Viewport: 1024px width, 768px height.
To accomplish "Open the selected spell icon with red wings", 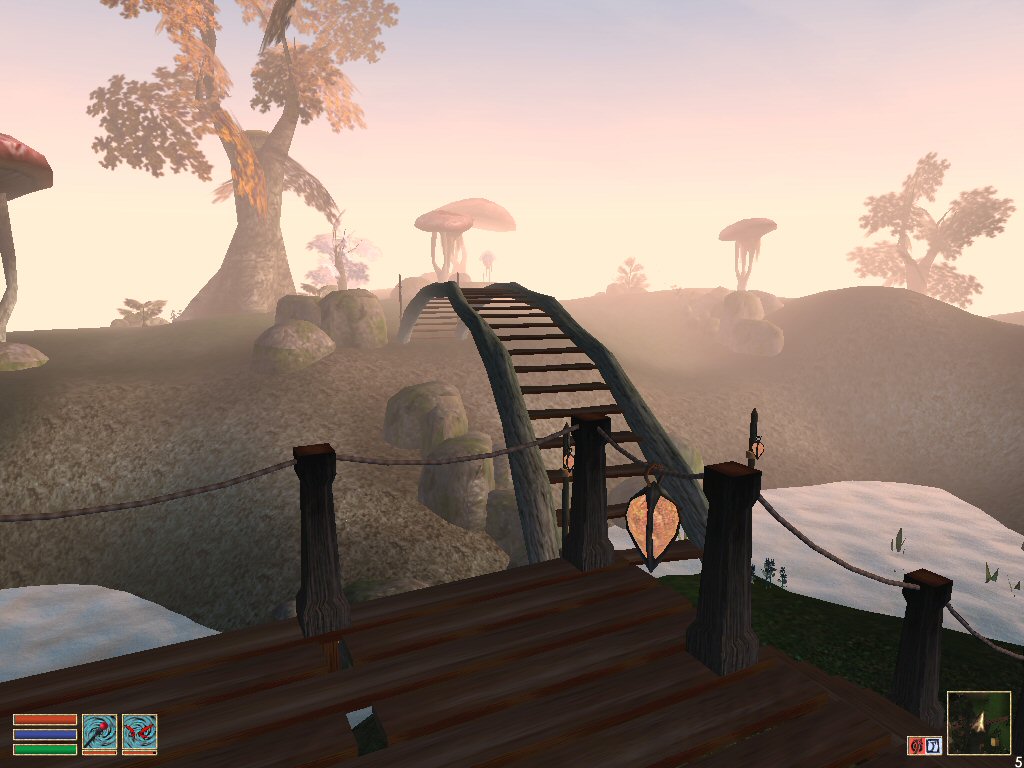I will point(139,733).
